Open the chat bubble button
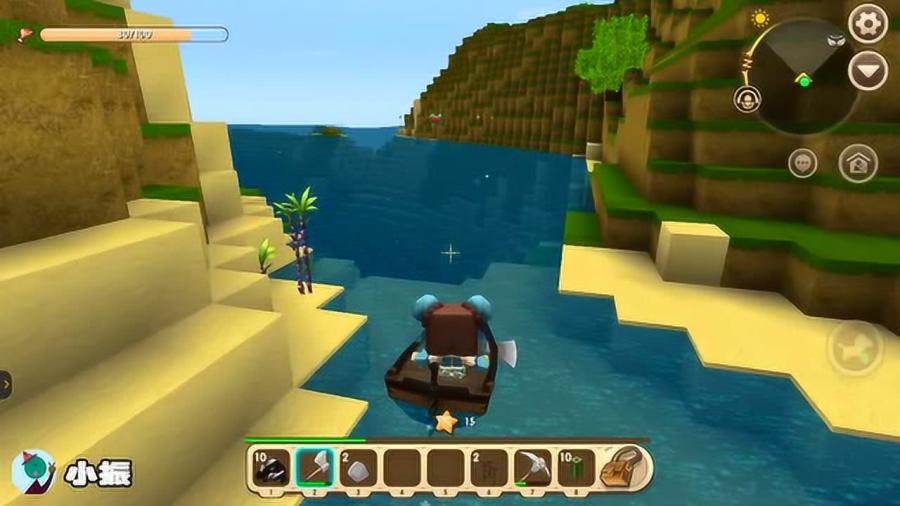The width and height of the screenshot is (900, 506). point(802,163)
